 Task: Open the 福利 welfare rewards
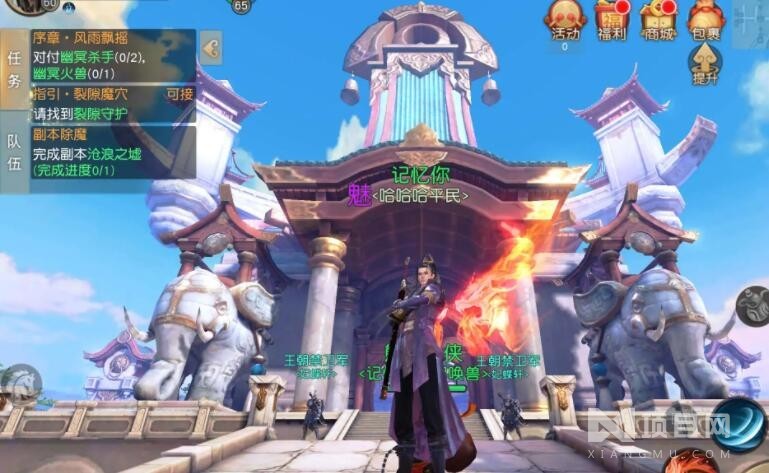click(611, 20)
